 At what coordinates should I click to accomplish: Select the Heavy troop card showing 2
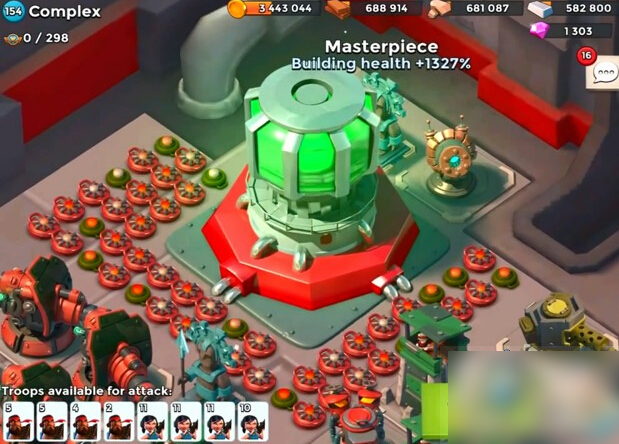[x=117, y=422]
